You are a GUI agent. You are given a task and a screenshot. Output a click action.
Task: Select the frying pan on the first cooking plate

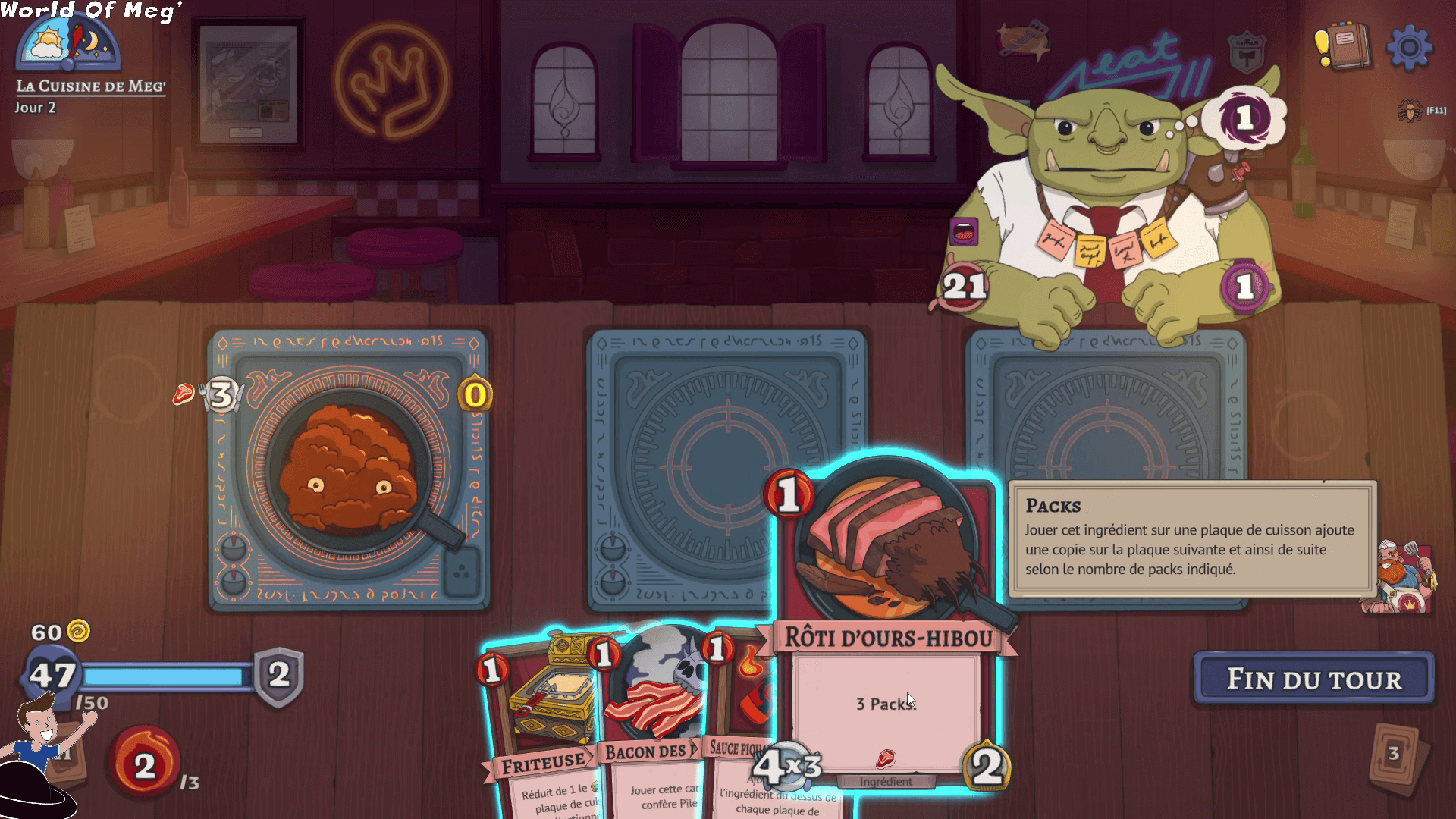pos(349,470)
